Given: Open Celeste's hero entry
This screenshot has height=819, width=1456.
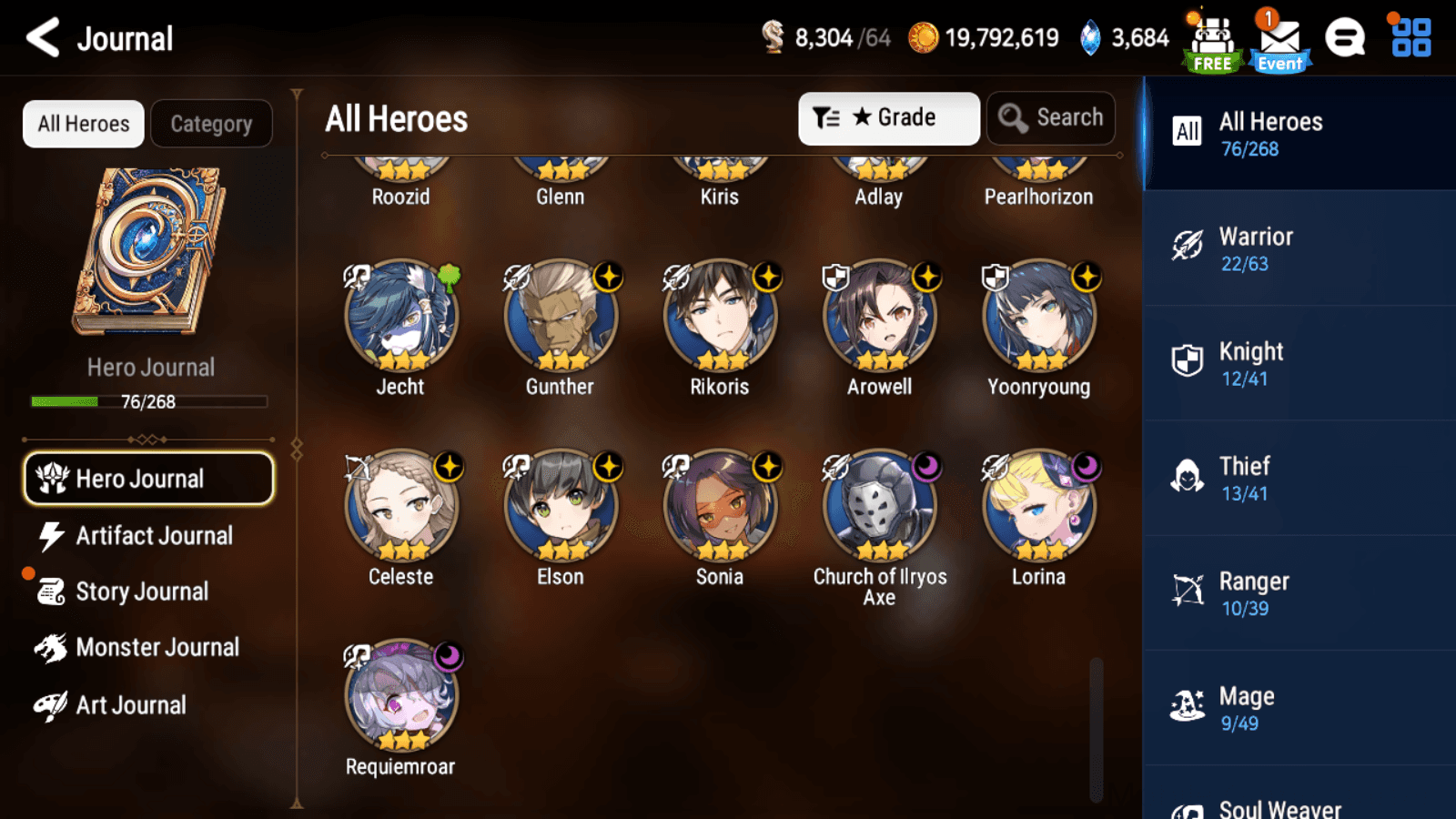Looking at the screenshot, I should [x=401, y=507].
